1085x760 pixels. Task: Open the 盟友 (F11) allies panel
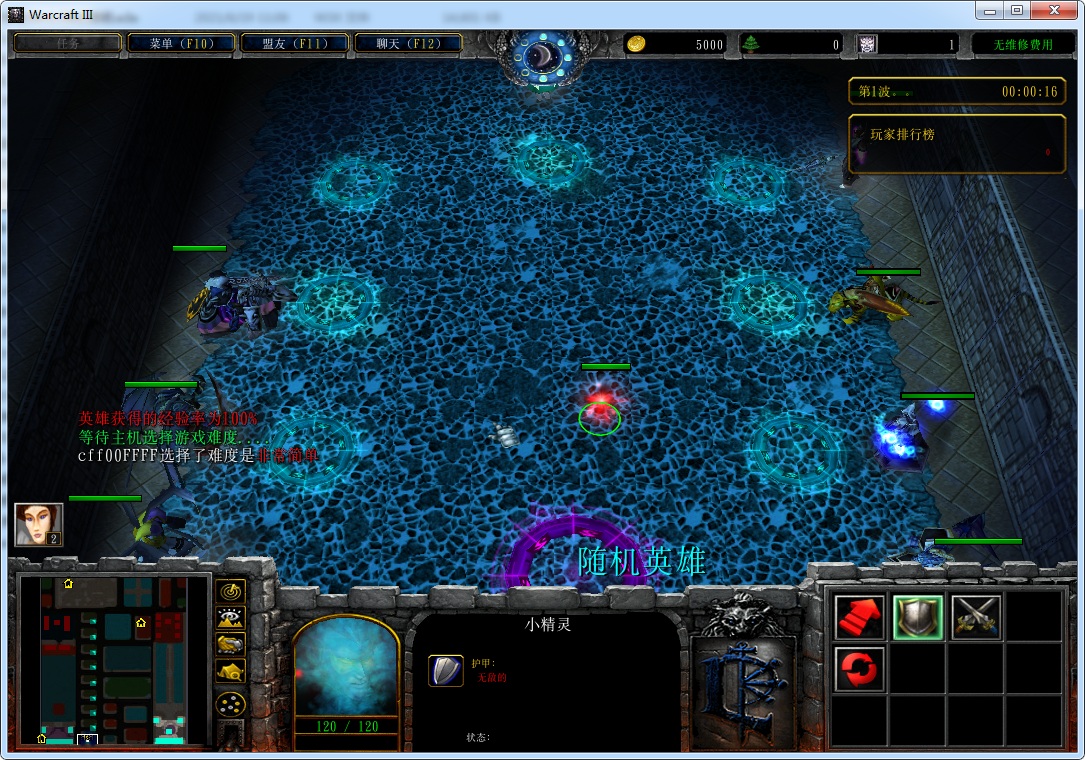coord(295,44)
